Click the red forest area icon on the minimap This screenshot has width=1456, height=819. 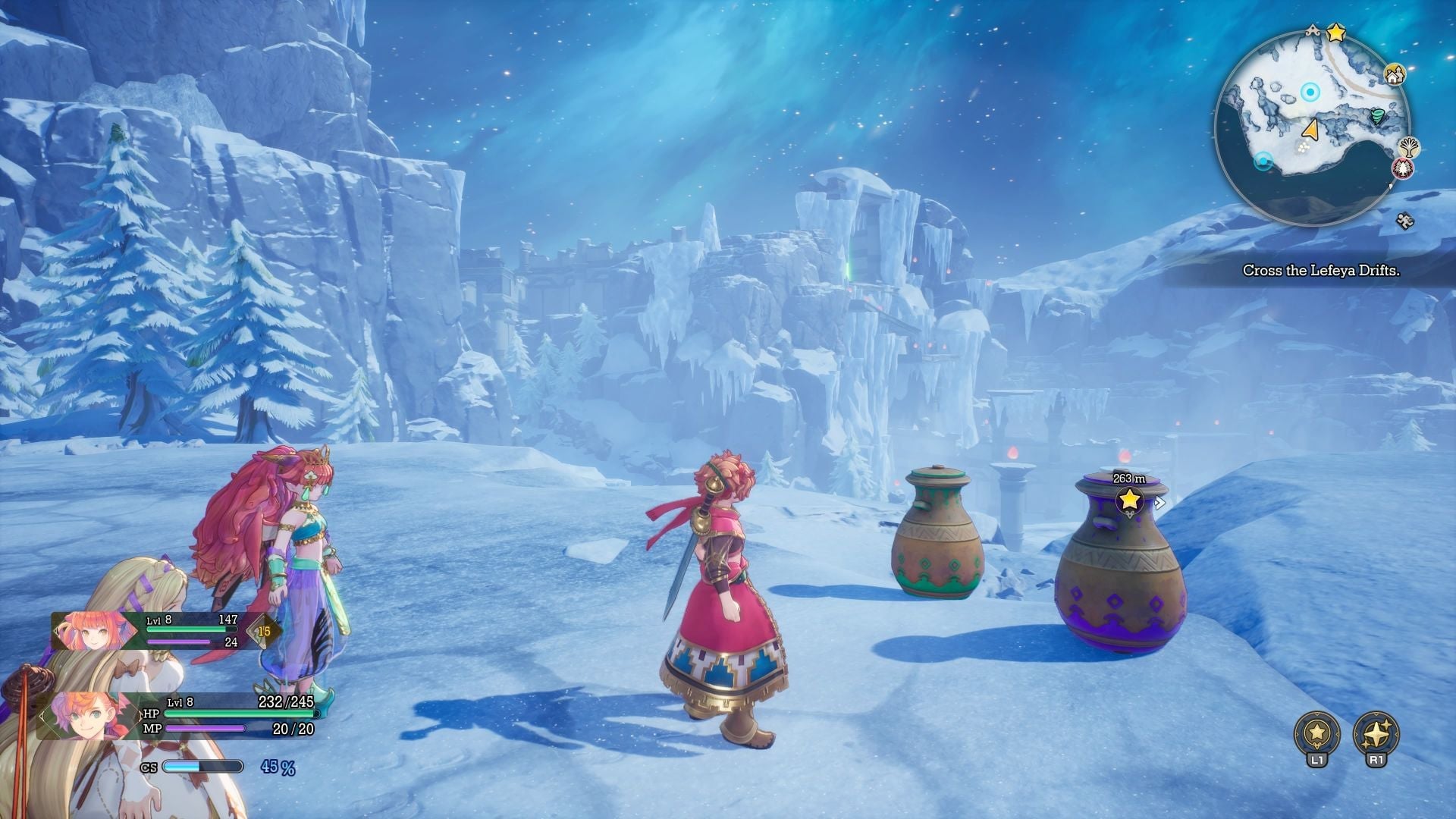tap(1404, 168)
